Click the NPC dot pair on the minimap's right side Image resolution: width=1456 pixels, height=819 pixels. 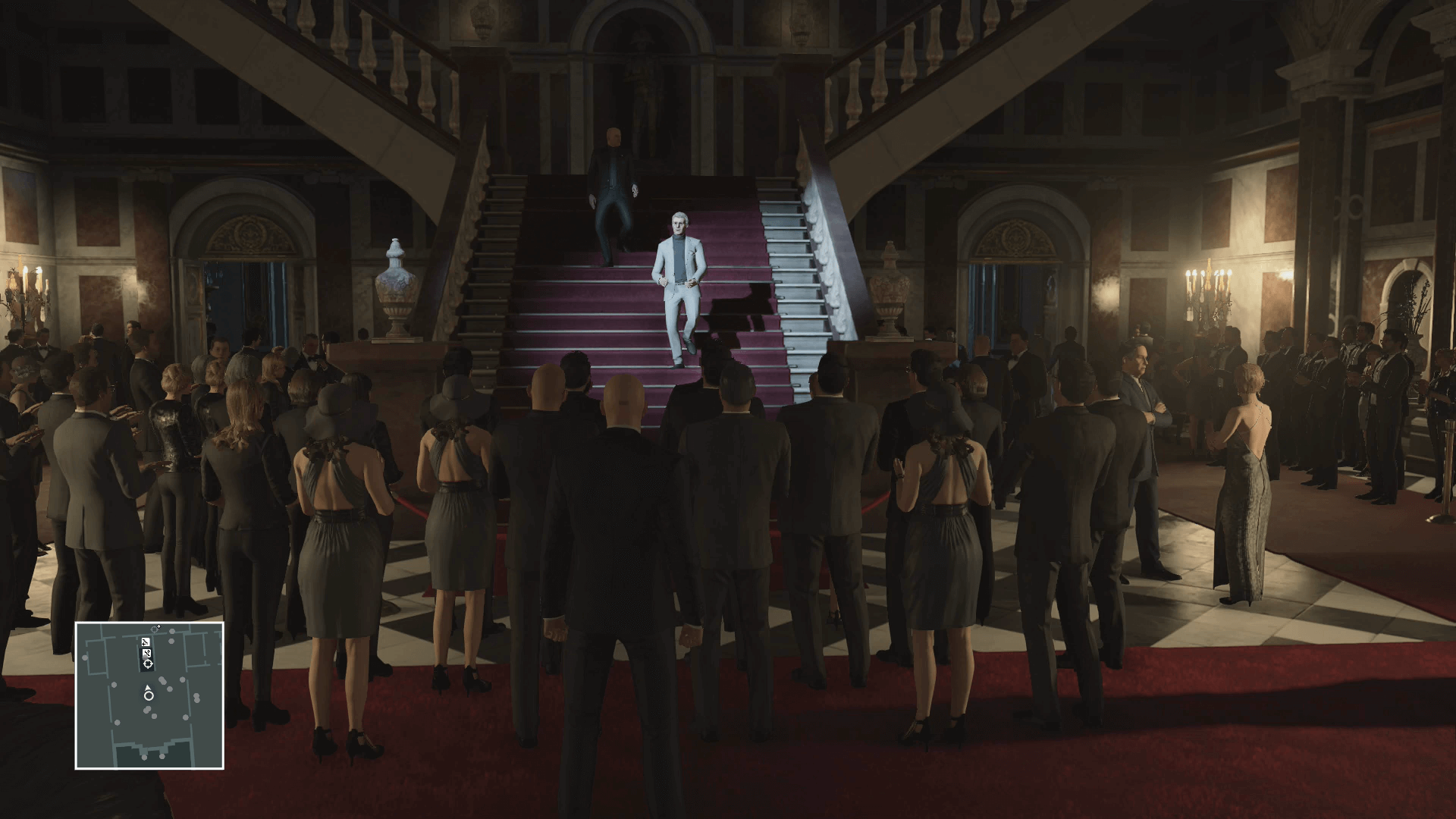click(196, 698)
